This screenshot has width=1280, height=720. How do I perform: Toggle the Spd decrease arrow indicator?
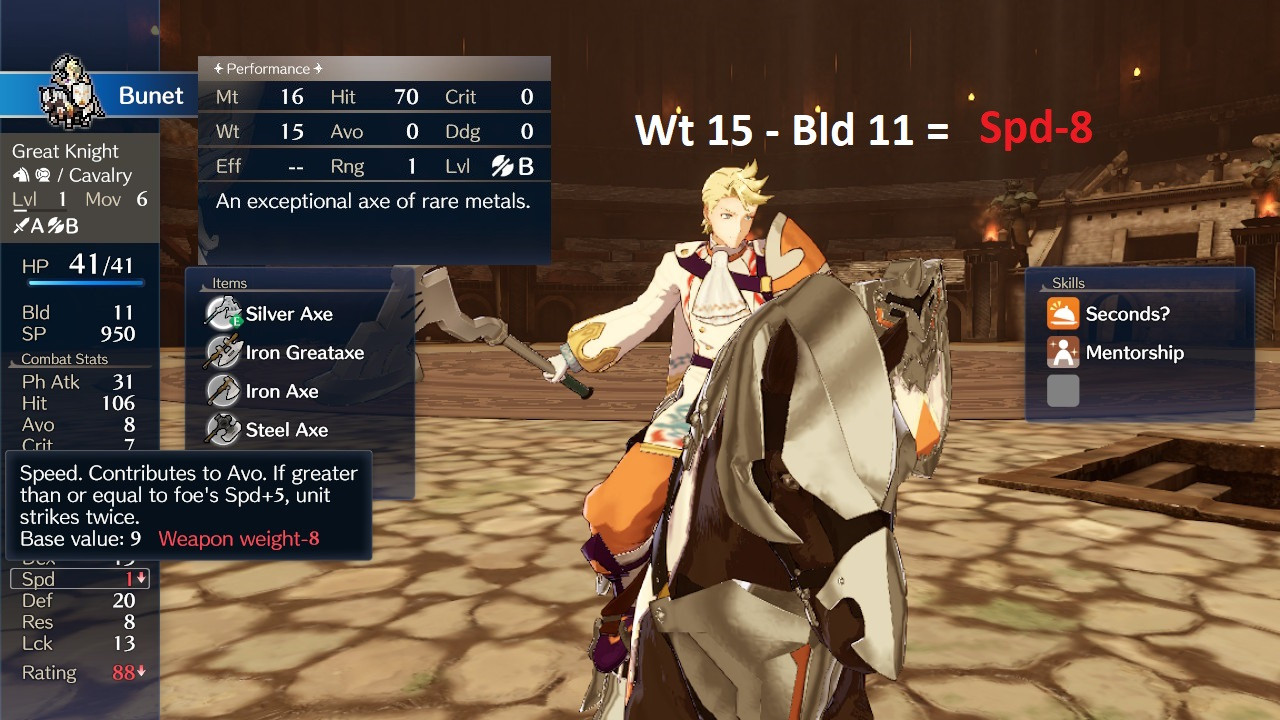coord(143,578)
